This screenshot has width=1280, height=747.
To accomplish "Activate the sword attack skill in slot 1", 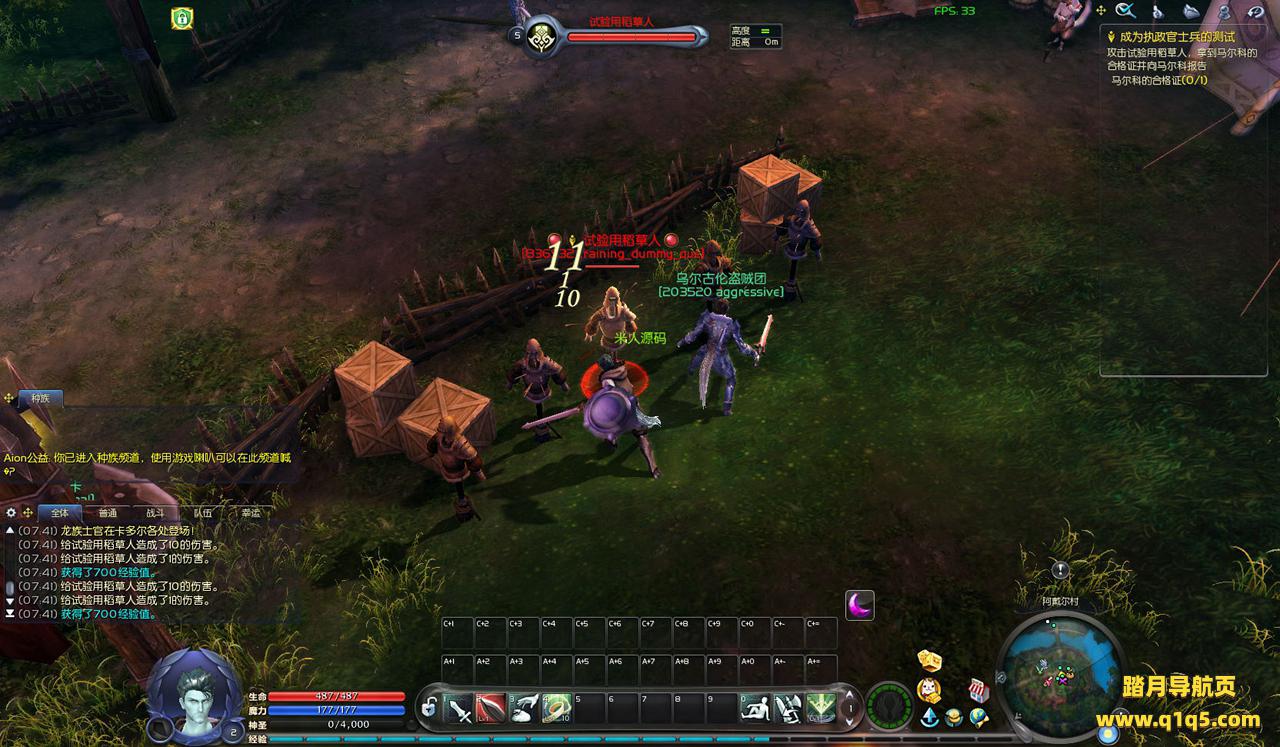I will (458, 708).
